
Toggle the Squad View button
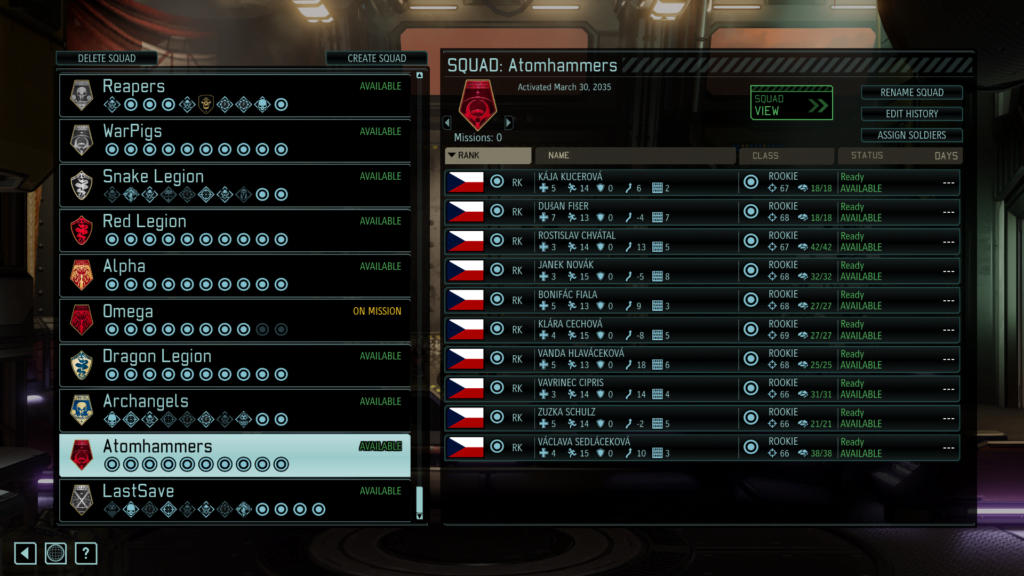(x=791, y=104)
